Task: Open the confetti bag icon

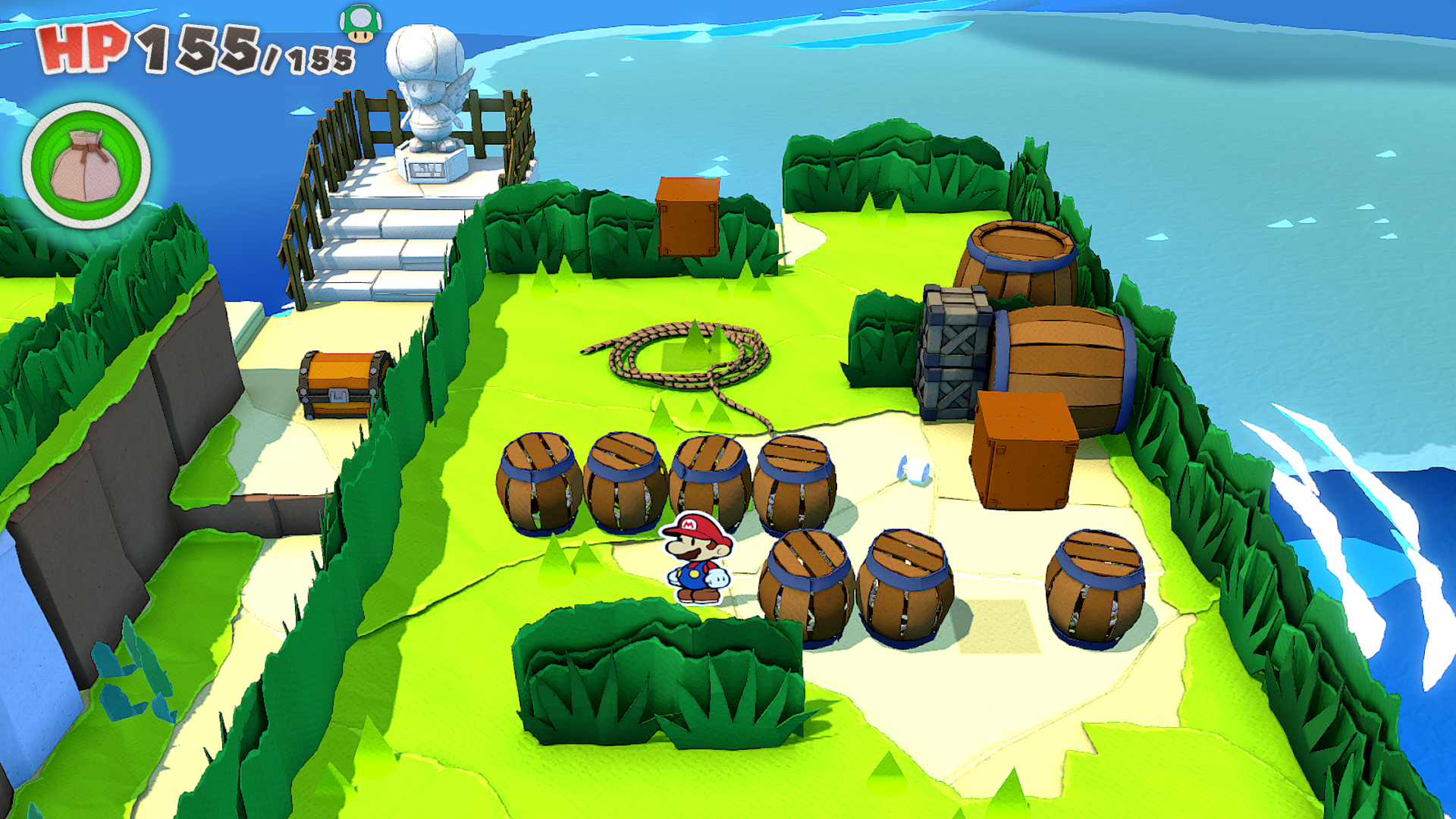Action: click(x=86, y=165)
